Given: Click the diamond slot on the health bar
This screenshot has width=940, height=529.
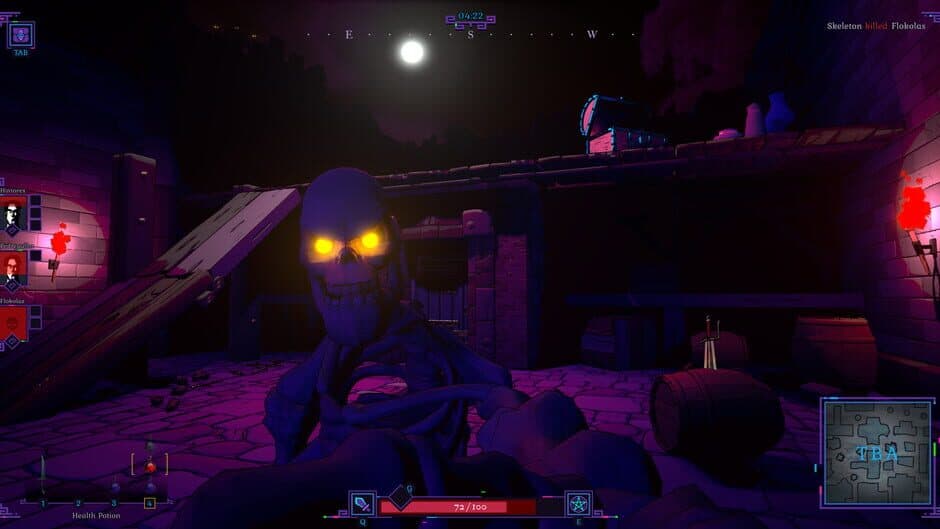Looking at the screenshot, I should pos(401,494).
